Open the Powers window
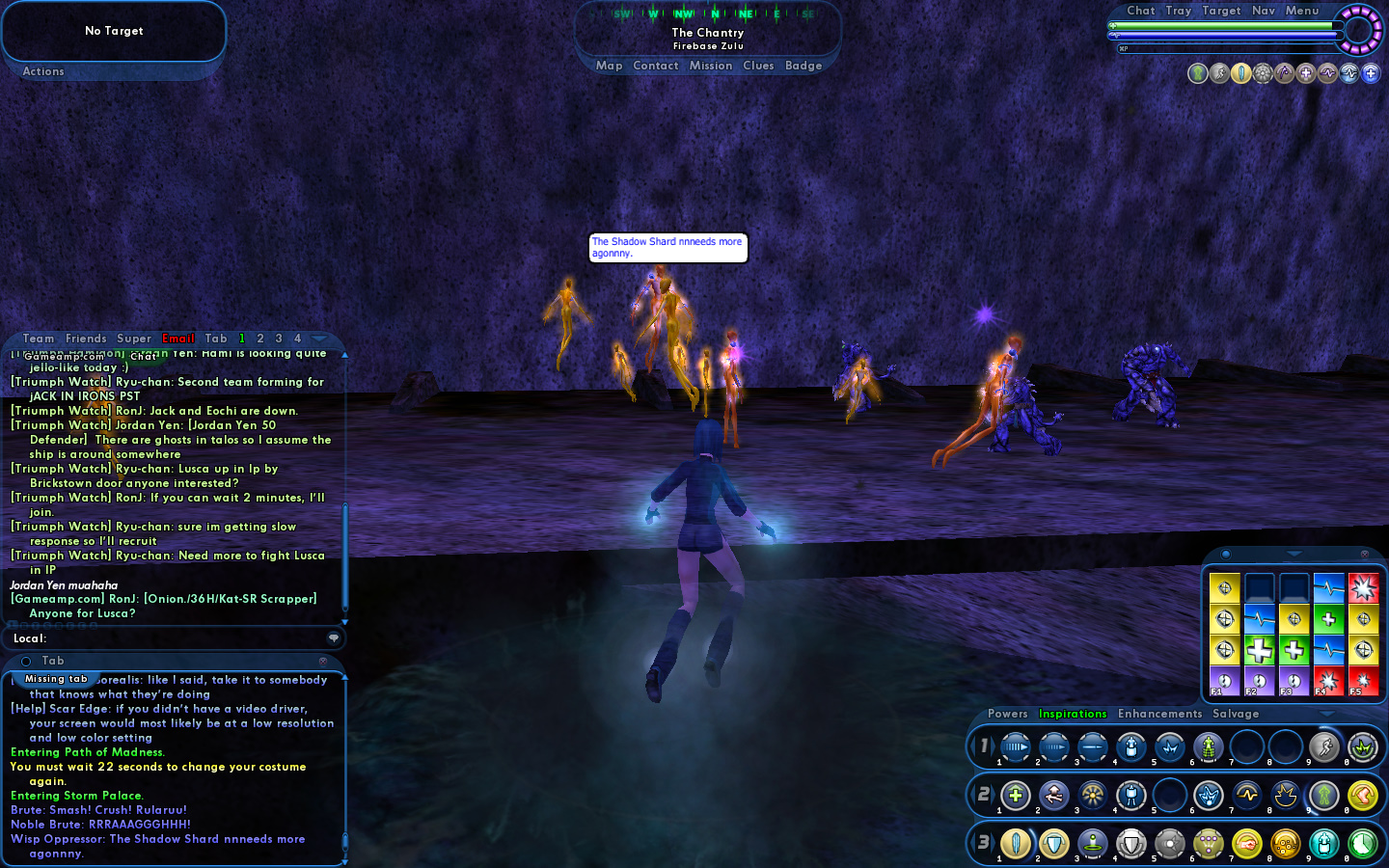The image size is (1389, 868). click(1008, 714)
